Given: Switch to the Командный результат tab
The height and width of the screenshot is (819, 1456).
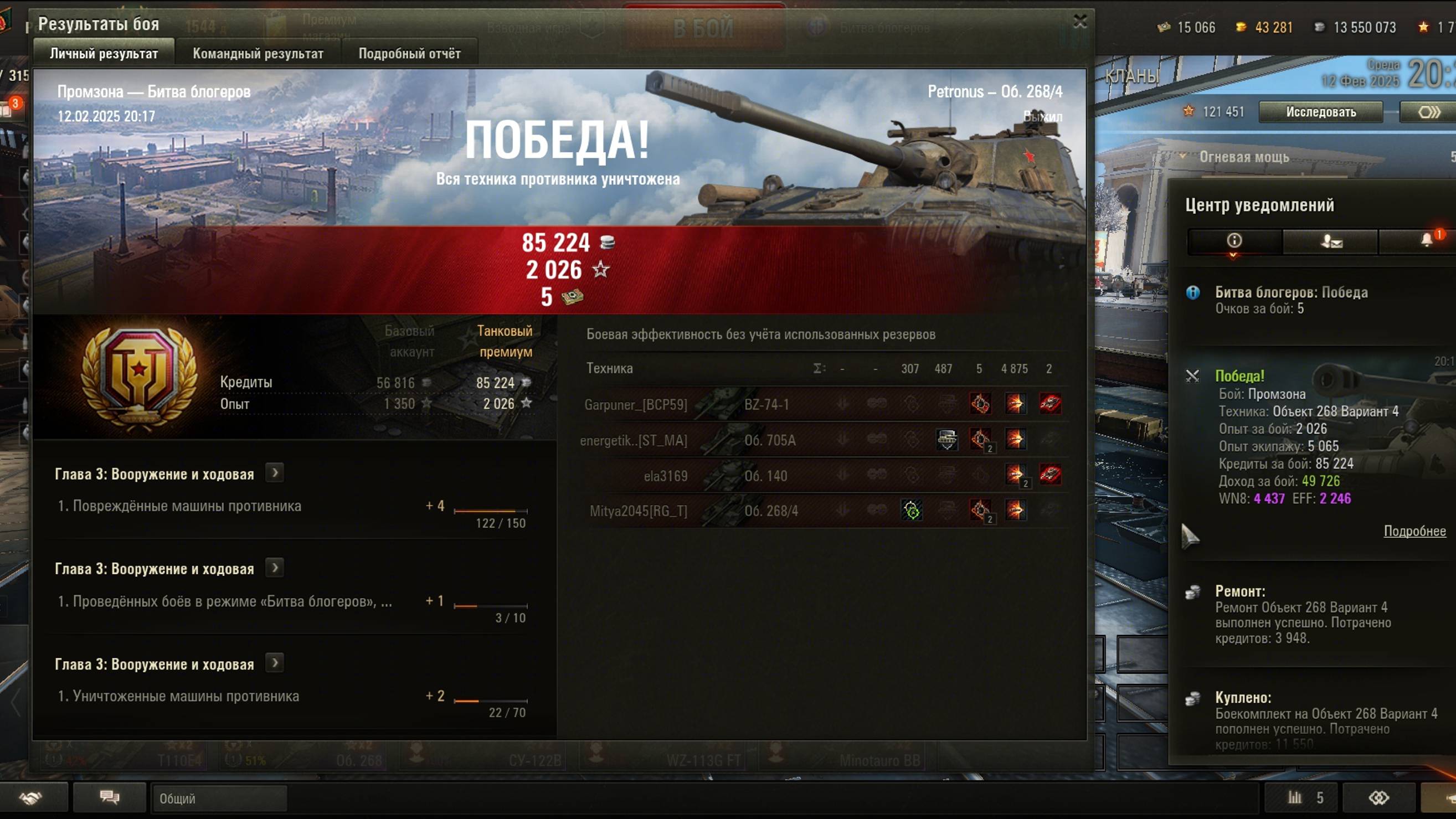Looking at the screenshot, I should coord(258,54).
